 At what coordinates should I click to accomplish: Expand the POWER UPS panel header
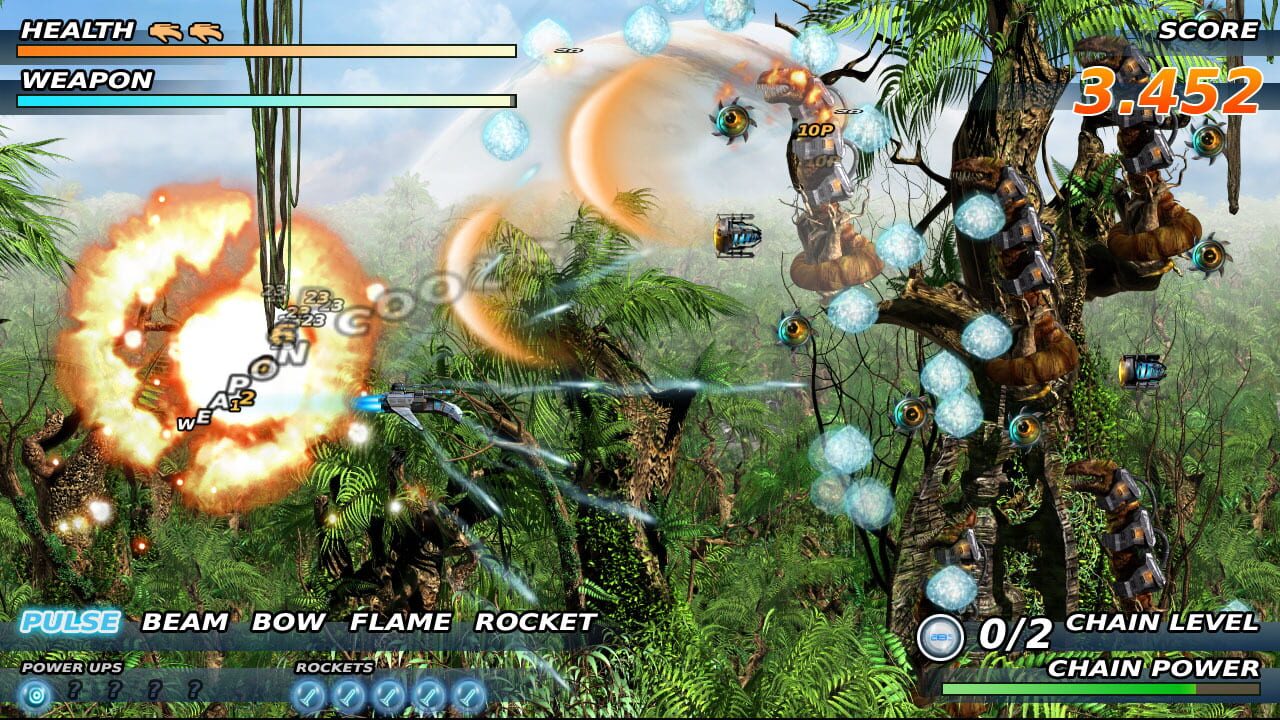pyautogui.click(x=70, y=667)
